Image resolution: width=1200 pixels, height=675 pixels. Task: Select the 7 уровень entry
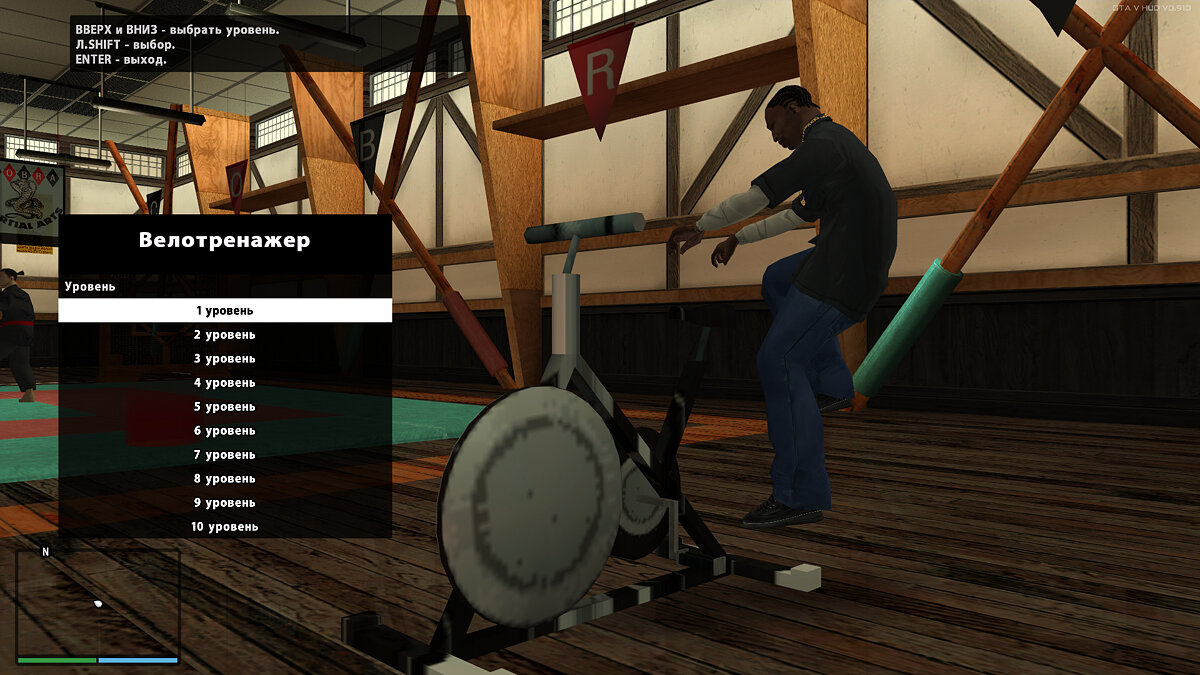click(225, 455)
